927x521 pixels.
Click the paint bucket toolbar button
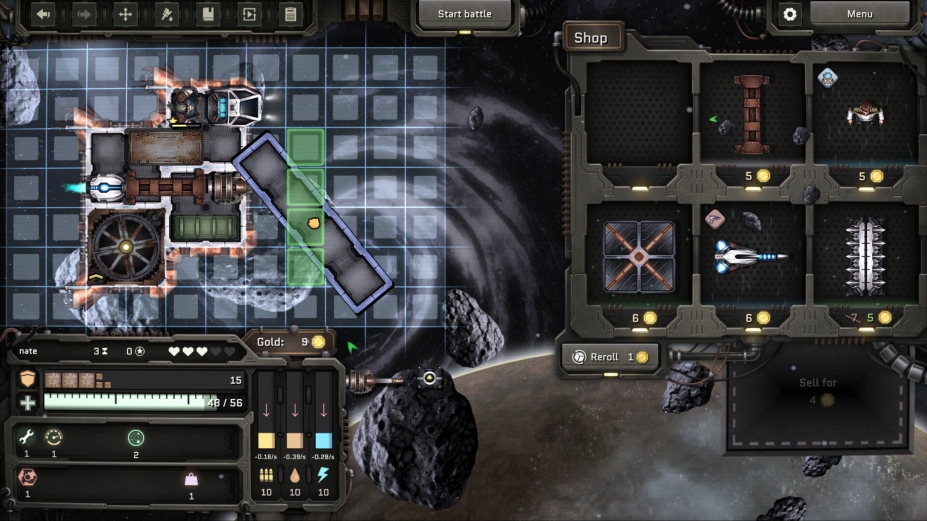[167, 14]
